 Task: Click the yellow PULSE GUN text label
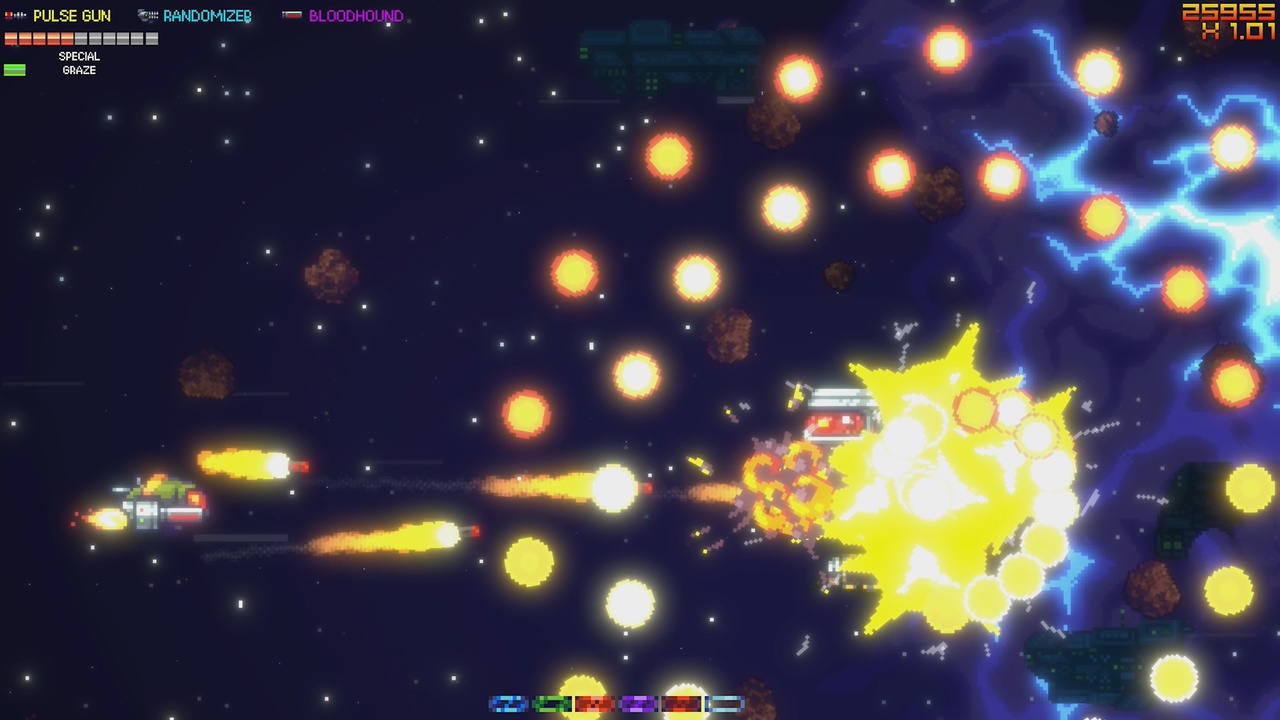(x=72, y=15)
